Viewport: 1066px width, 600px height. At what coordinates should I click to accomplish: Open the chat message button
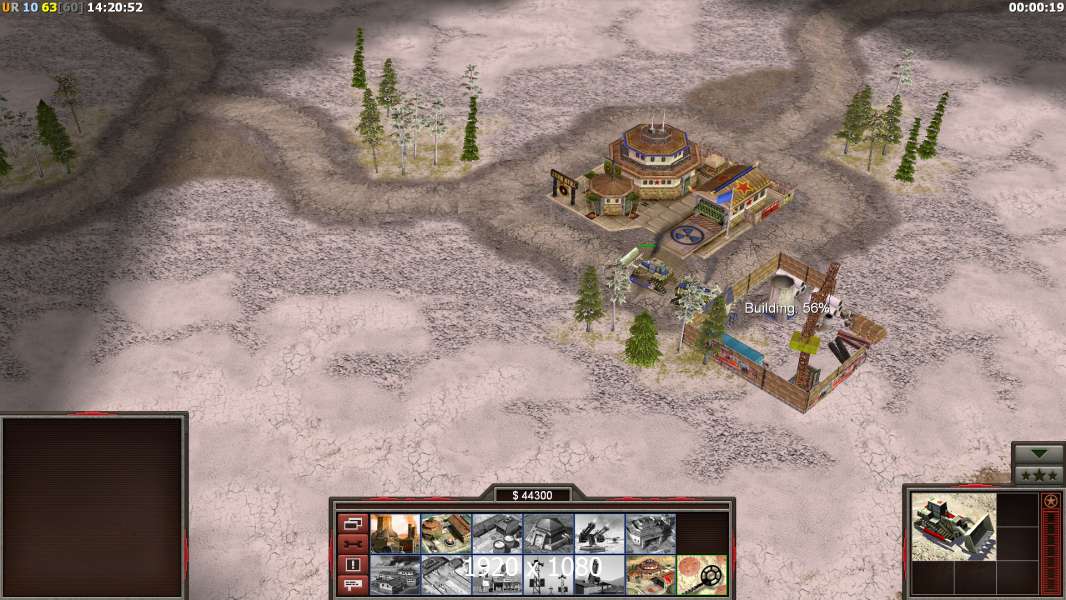click(x=352, y=586)
